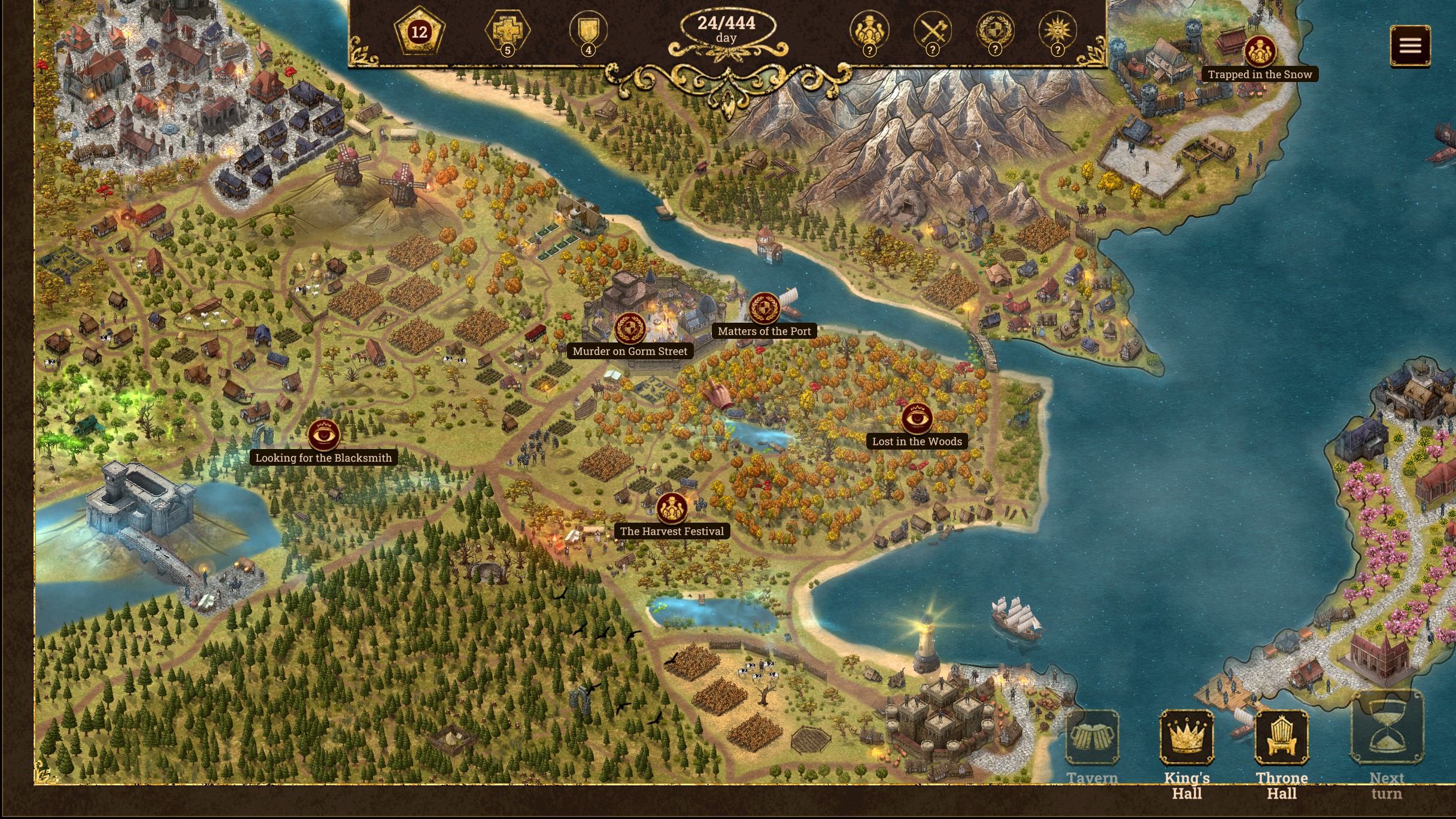Viewport: 1456px width, 819px height.
Task: Select the Lost in the Woods marker
Action: [917, 418]
